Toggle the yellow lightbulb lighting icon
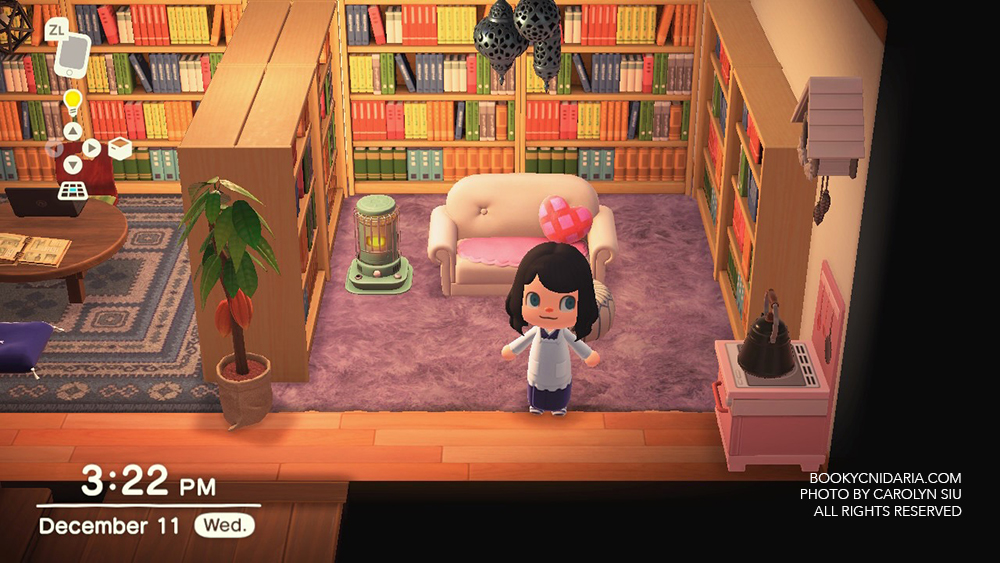 72,100
